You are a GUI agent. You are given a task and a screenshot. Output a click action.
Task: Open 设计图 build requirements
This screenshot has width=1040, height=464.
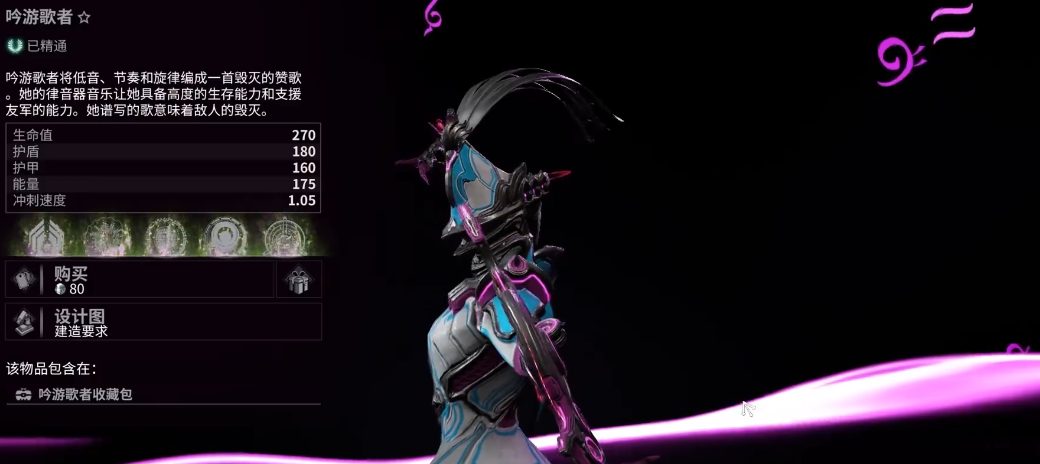pos(164,322)
